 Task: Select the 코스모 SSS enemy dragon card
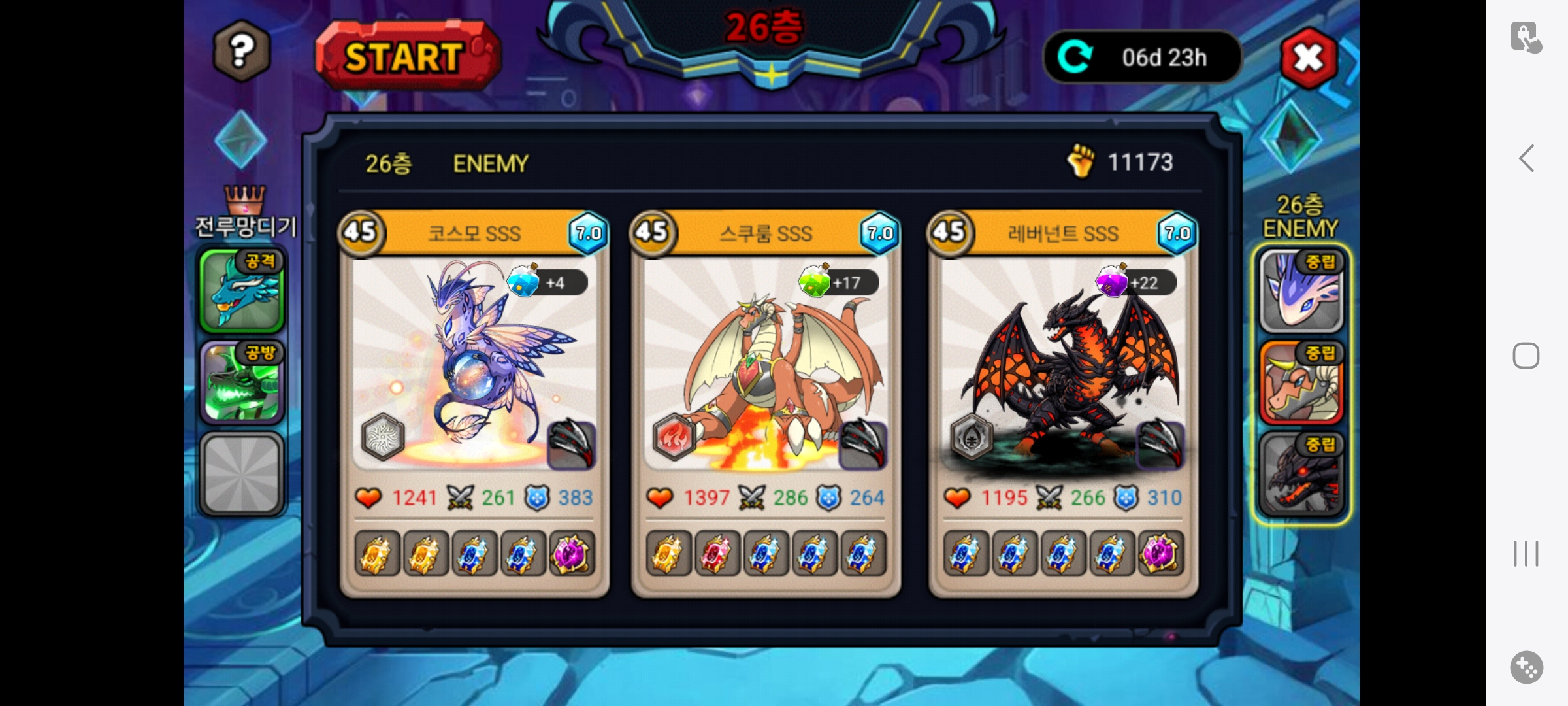(x=474, y=366)
